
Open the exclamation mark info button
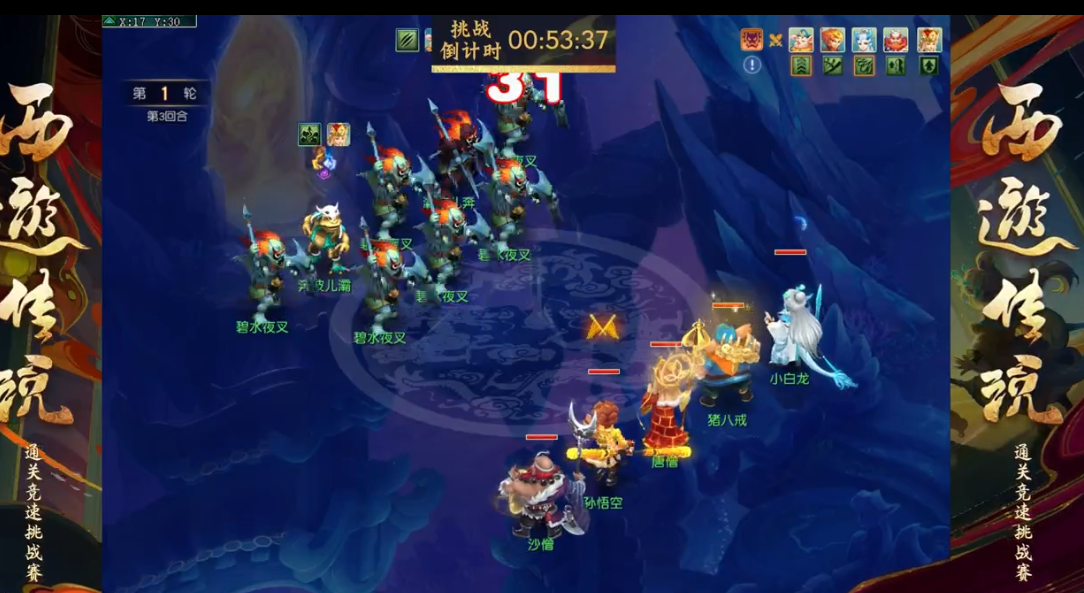752,65
